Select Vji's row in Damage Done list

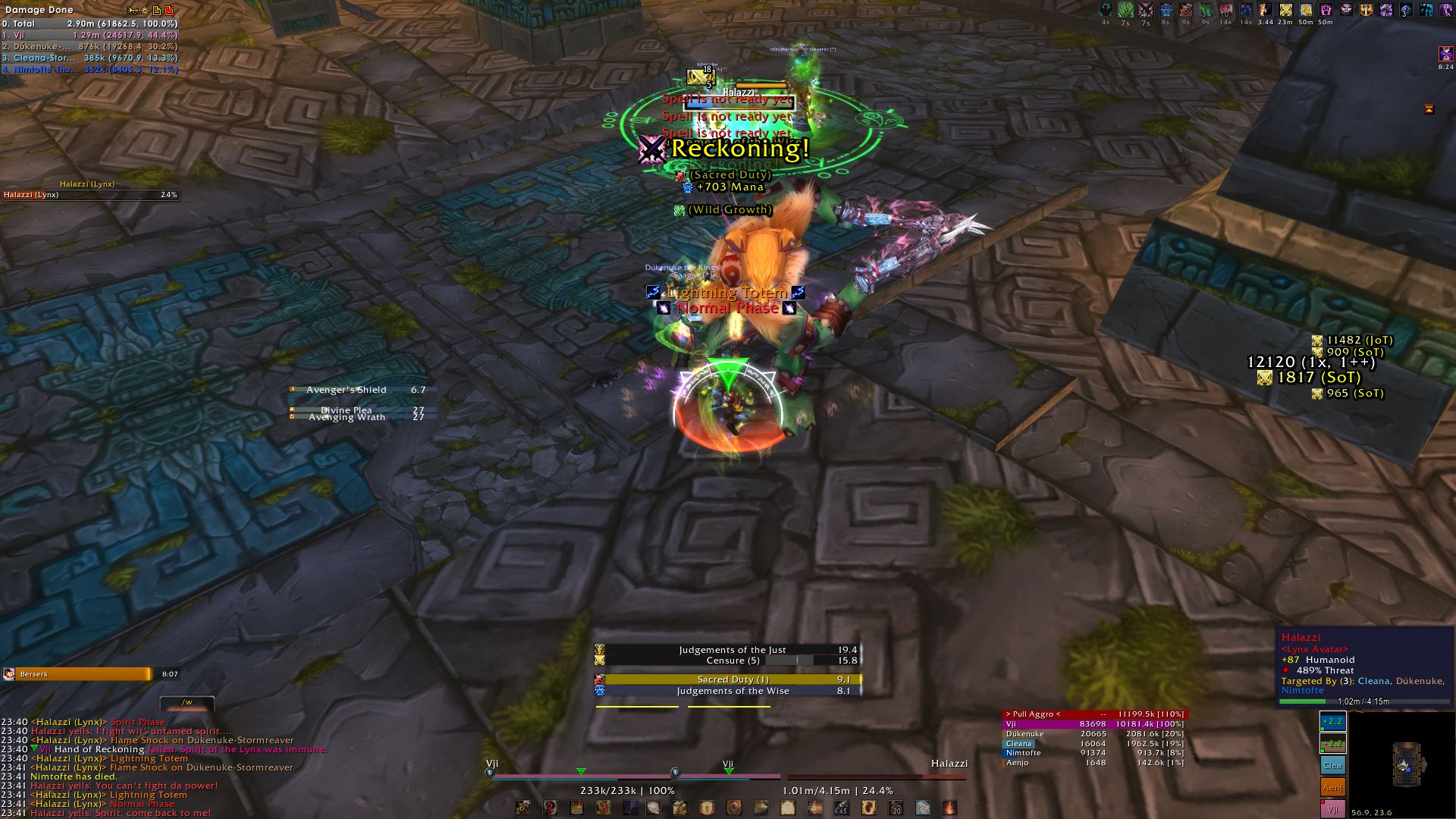pos(89,35)
